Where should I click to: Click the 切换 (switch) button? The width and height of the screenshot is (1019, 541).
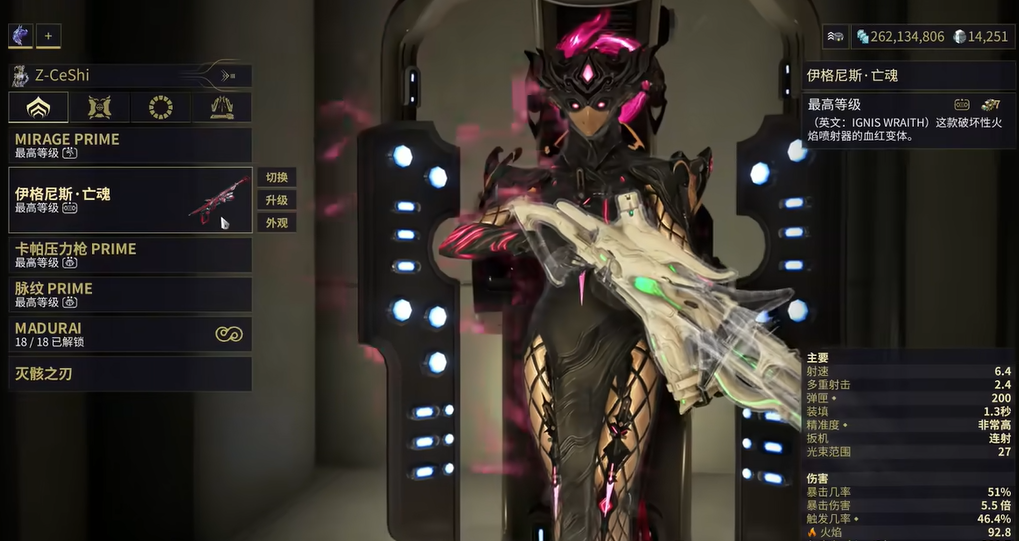tap(276, 177)
